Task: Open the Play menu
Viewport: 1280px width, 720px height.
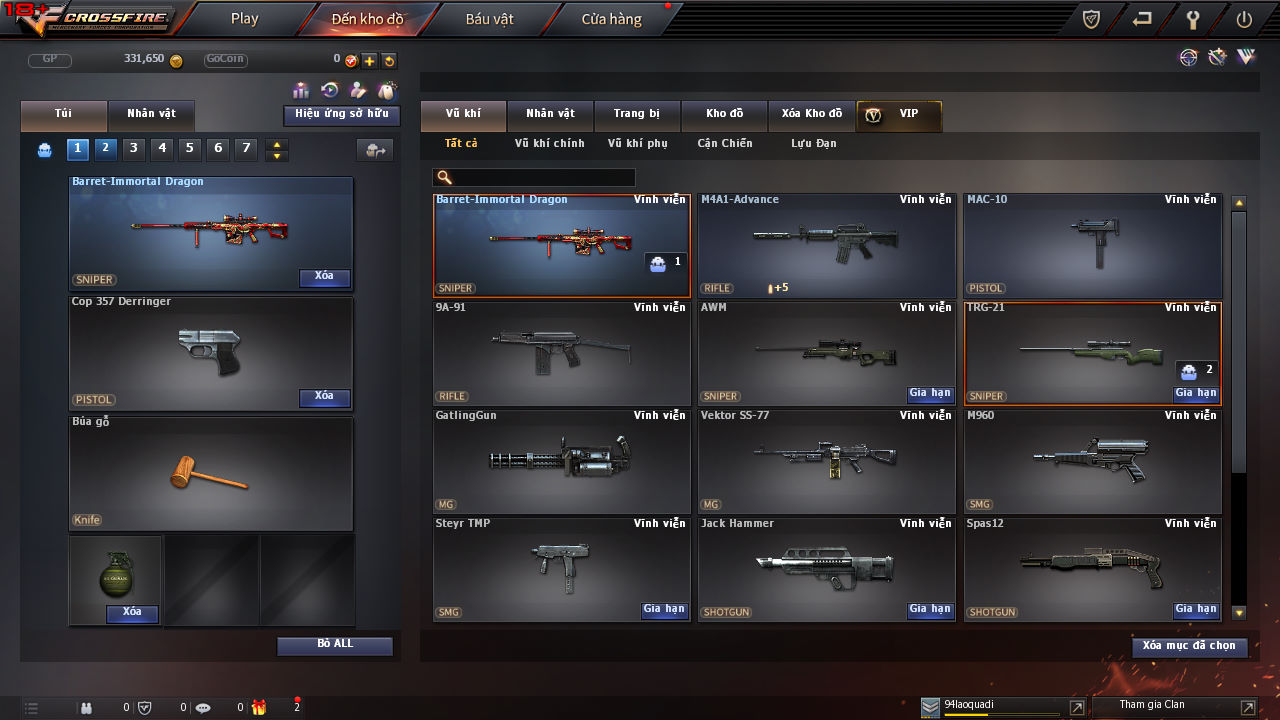Action: click(244, 19)
